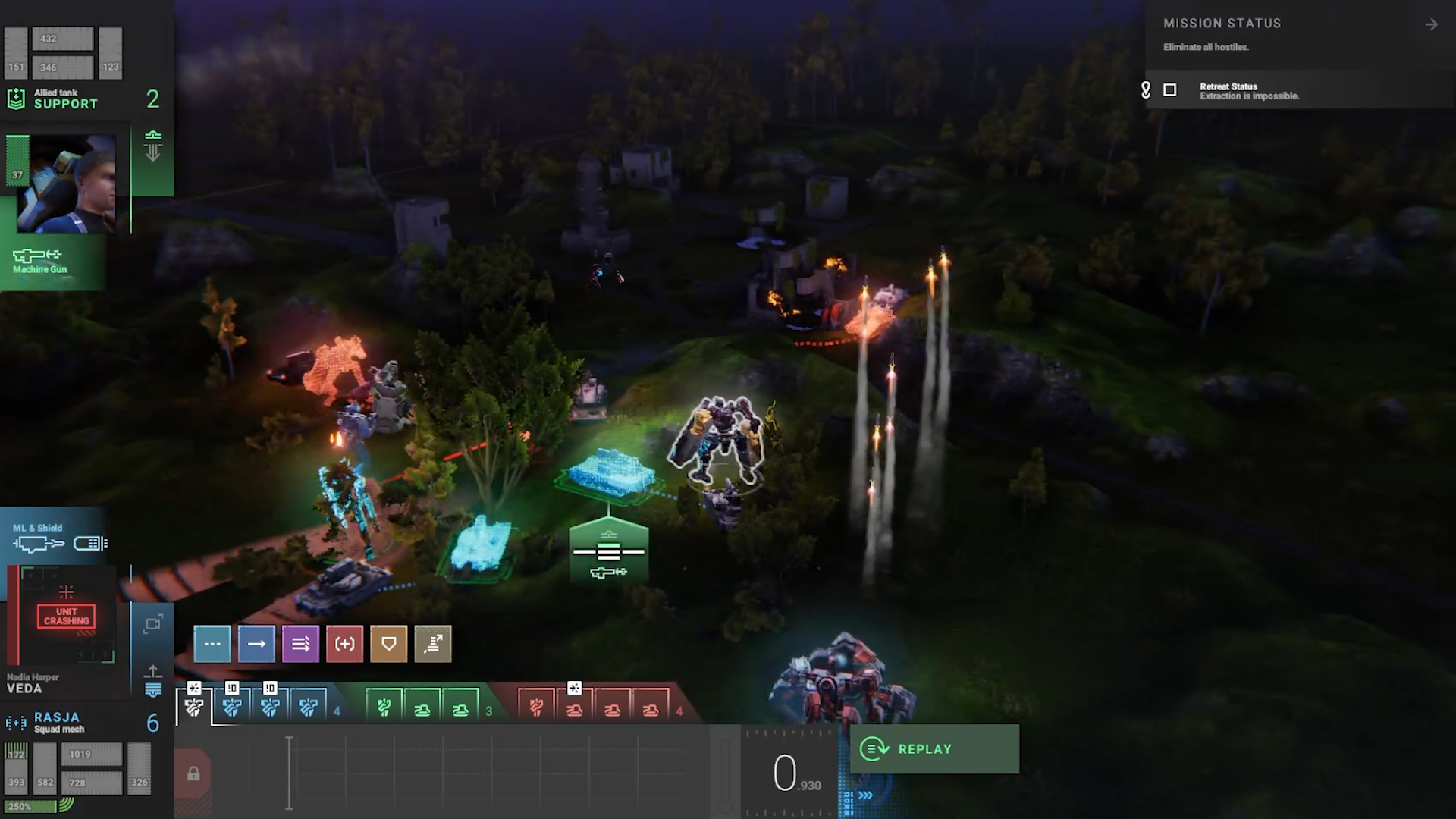This screenshot has height=819, width=1456.
Task: Select the allied Machine Gun weapon
Action: click(39, 260)
